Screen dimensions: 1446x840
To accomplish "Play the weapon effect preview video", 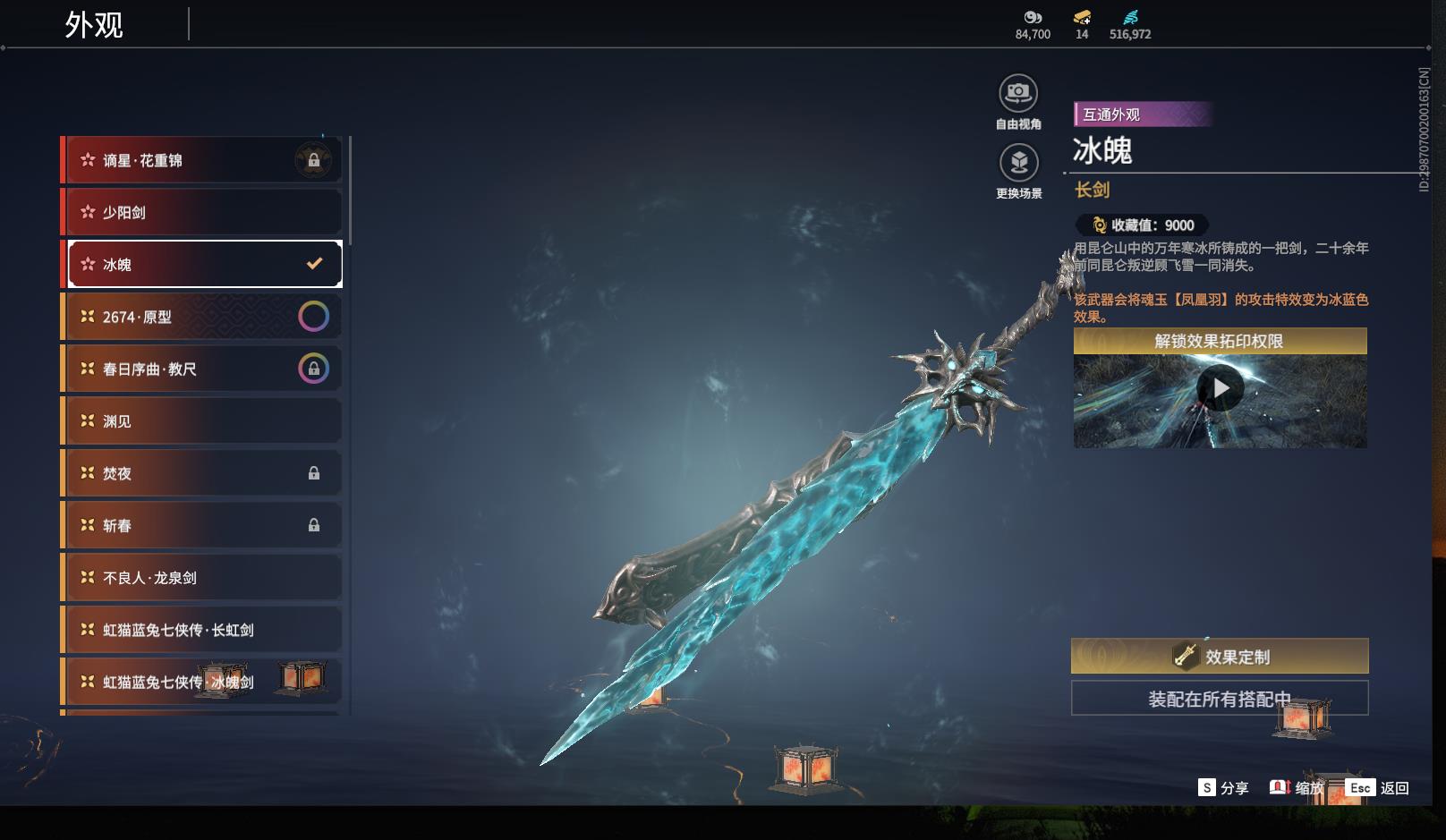I will (1220, 388).
